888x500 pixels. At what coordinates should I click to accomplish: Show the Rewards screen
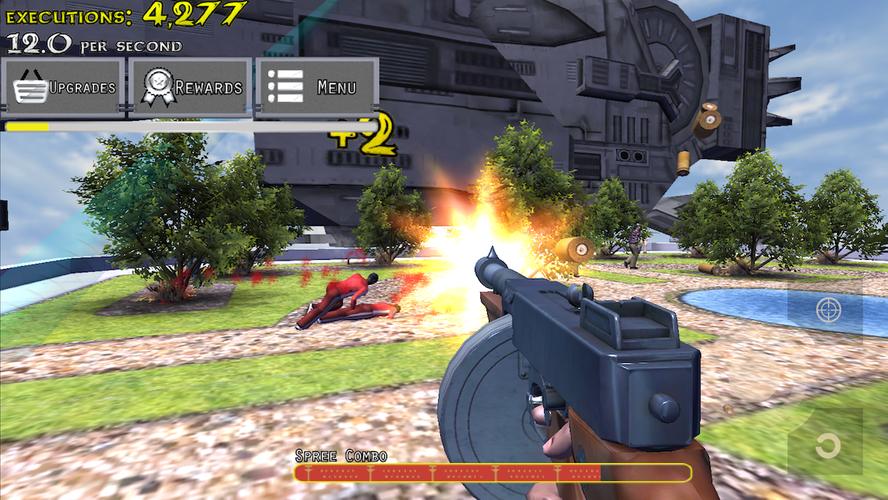click(x=192, y=88)
